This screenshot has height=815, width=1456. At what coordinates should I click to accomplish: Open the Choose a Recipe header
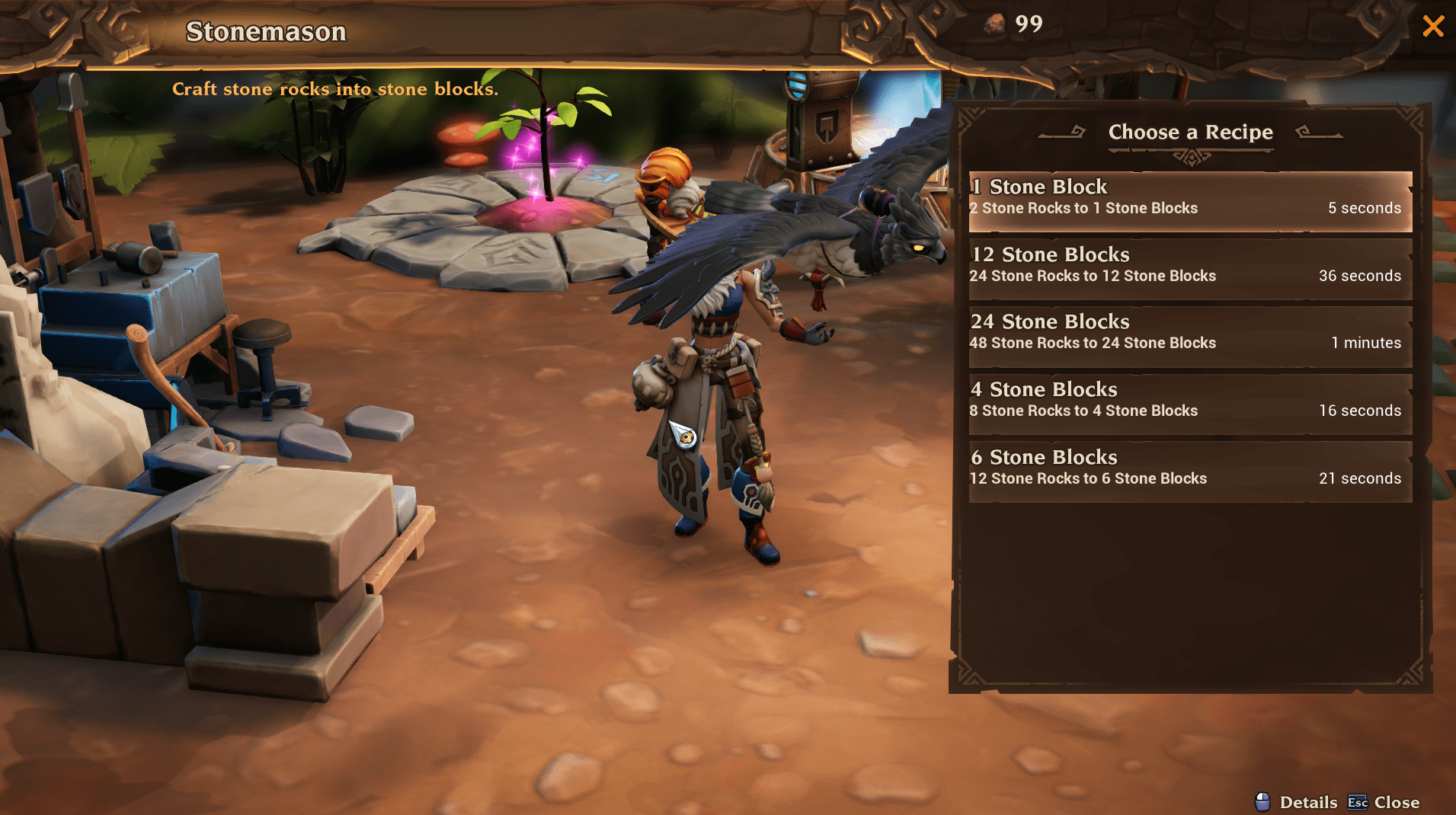pyautogui.click(x=1190, y=133)
